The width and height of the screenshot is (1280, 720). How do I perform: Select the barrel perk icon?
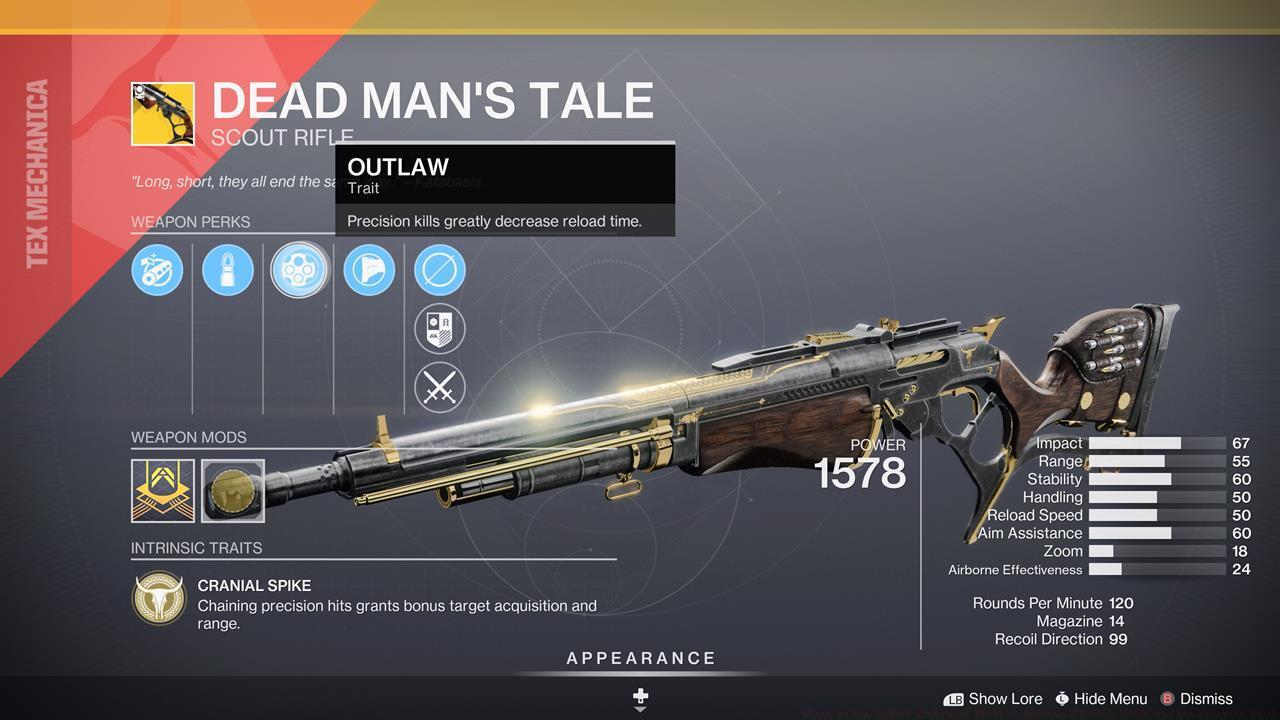[x=157, y=270]
